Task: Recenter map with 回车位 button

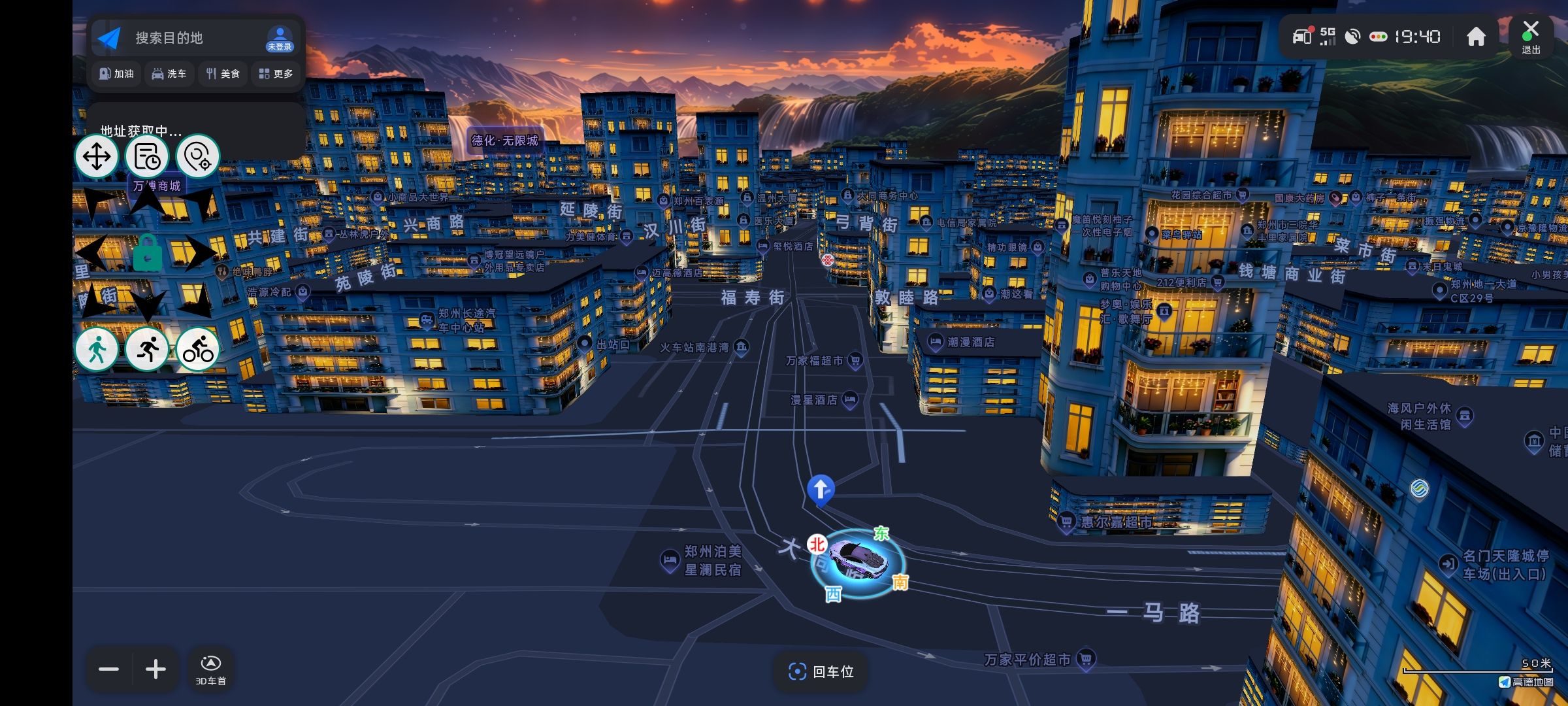Action: coord(821,671)
